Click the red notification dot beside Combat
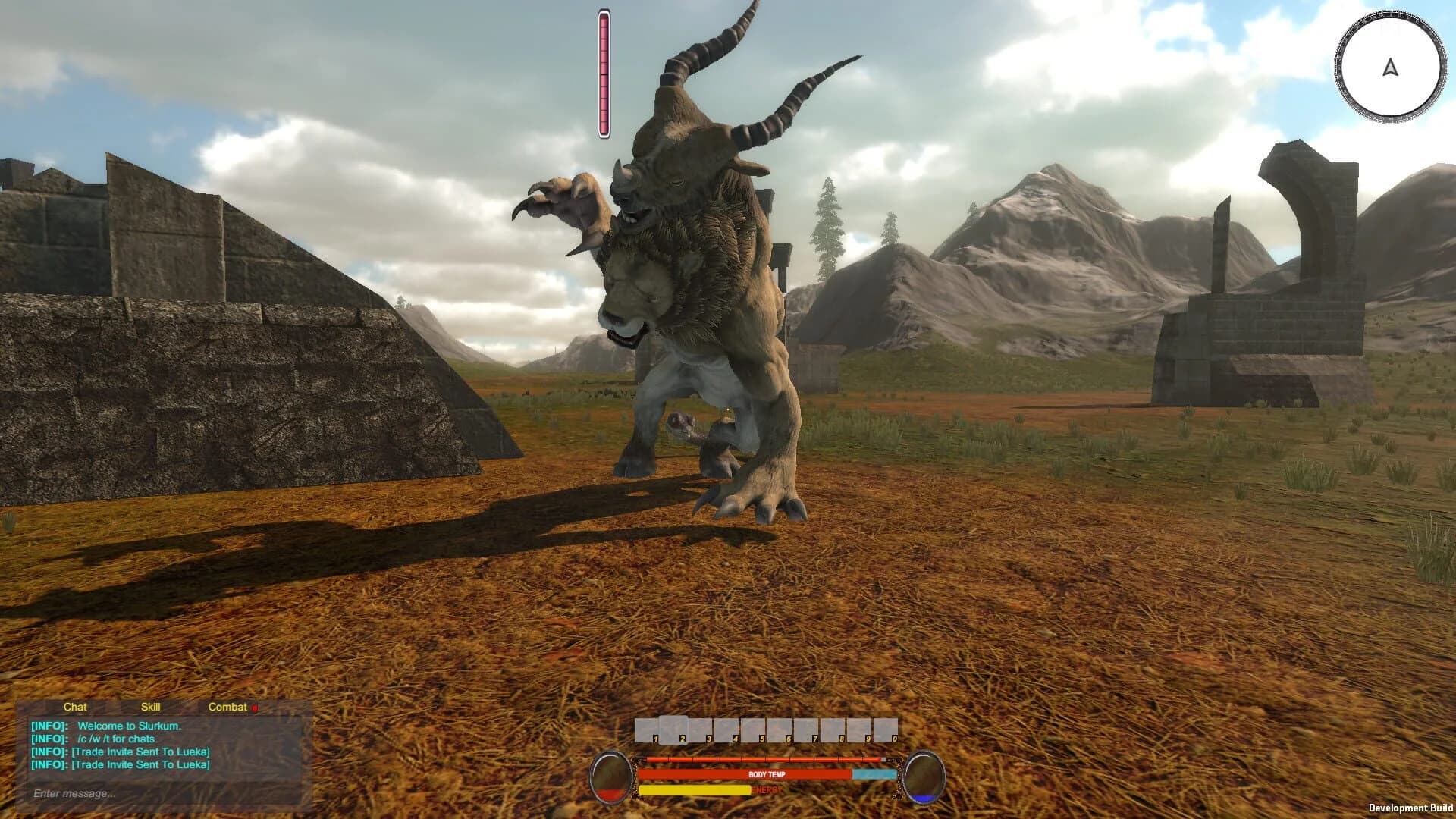The image size is (1456, 819). 256,707
